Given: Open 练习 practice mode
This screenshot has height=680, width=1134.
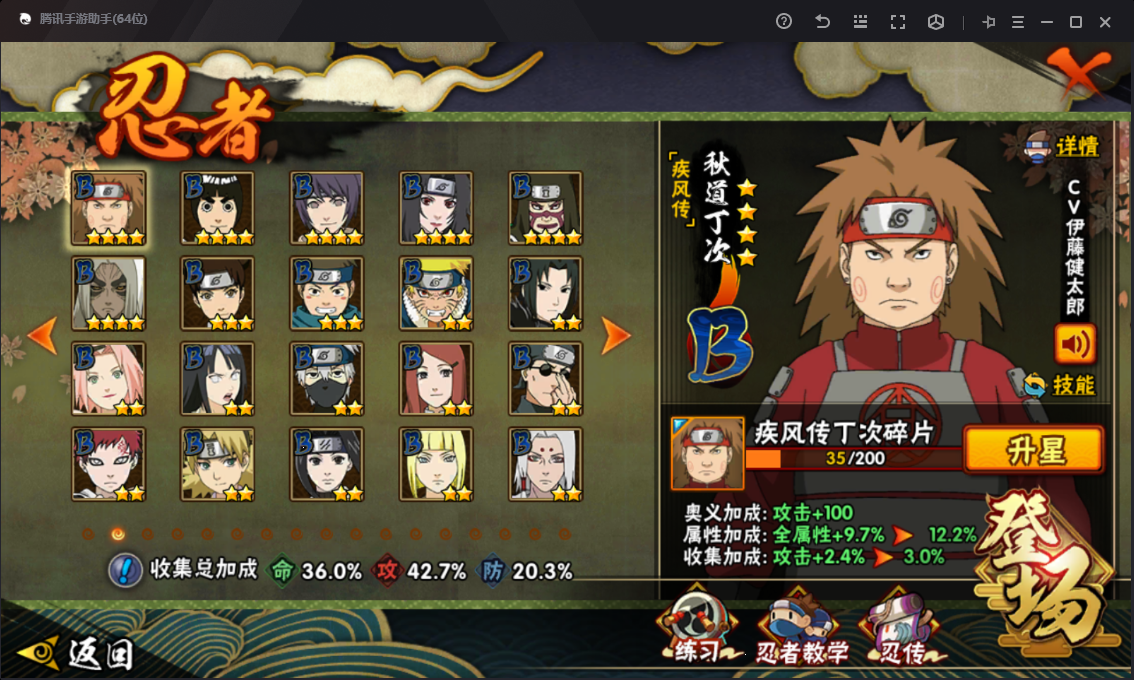Looking at the screenshot, I should [697, 630].
